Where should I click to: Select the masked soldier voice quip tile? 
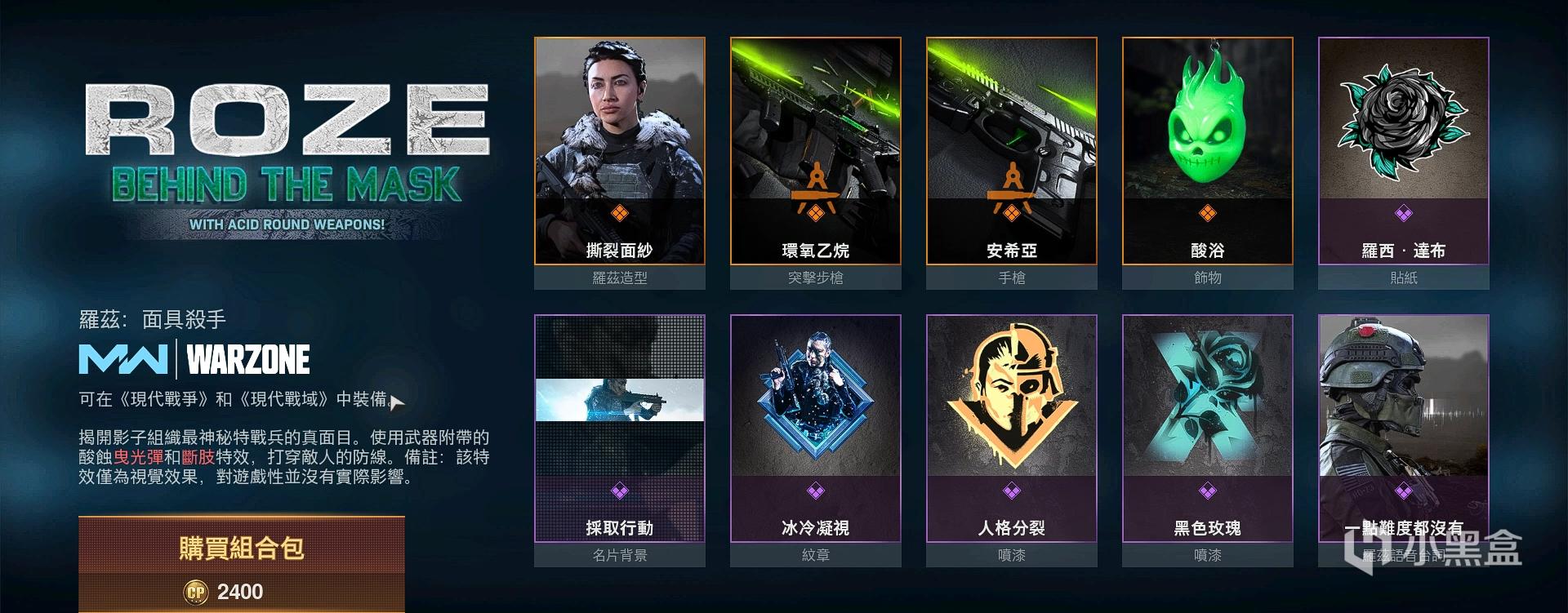pyautogui.click(x=1404, y=429)
